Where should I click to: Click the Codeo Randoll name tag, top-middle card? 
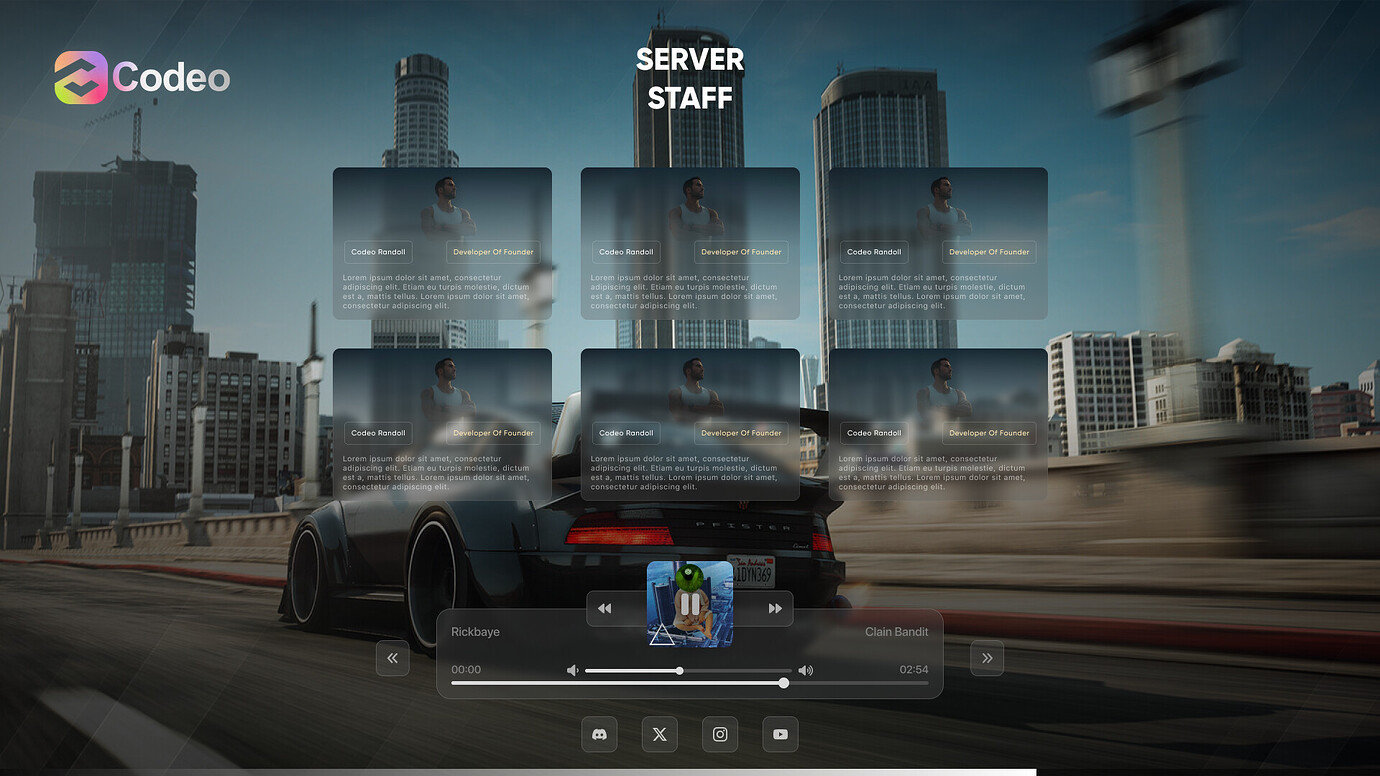click(x=626, y=252)
